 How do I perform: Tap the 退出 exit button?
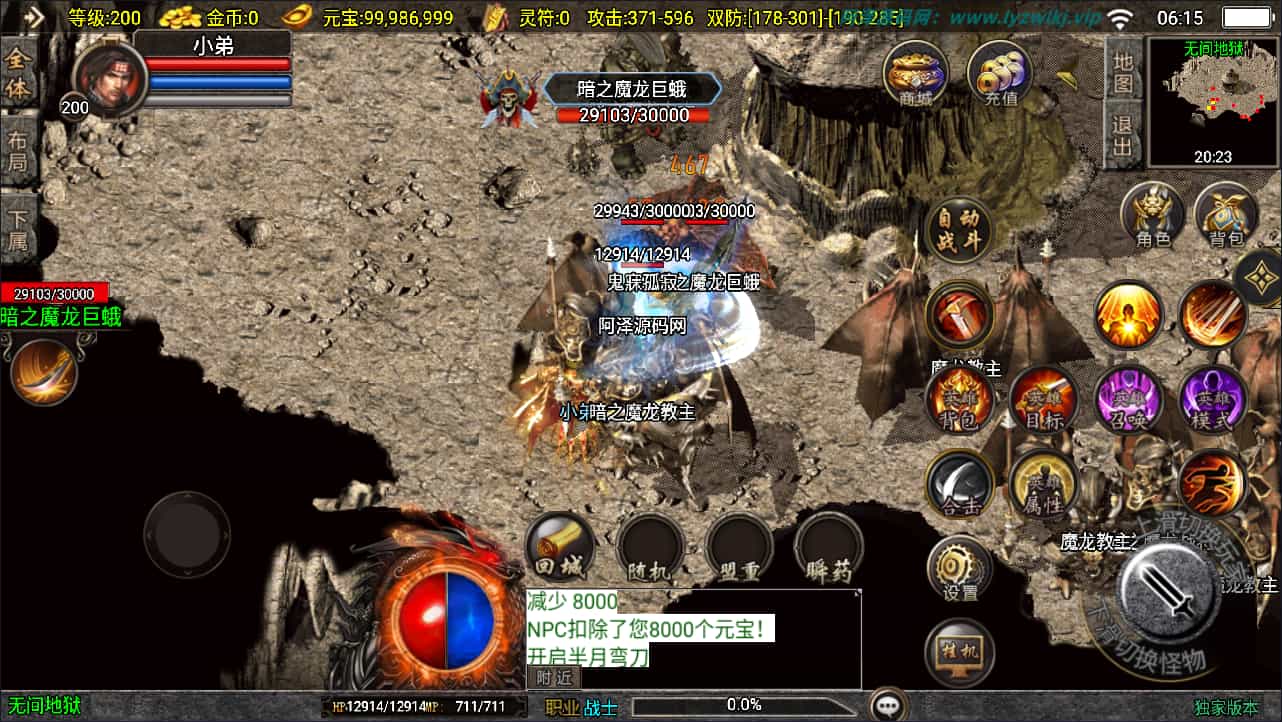[1123, 138]
